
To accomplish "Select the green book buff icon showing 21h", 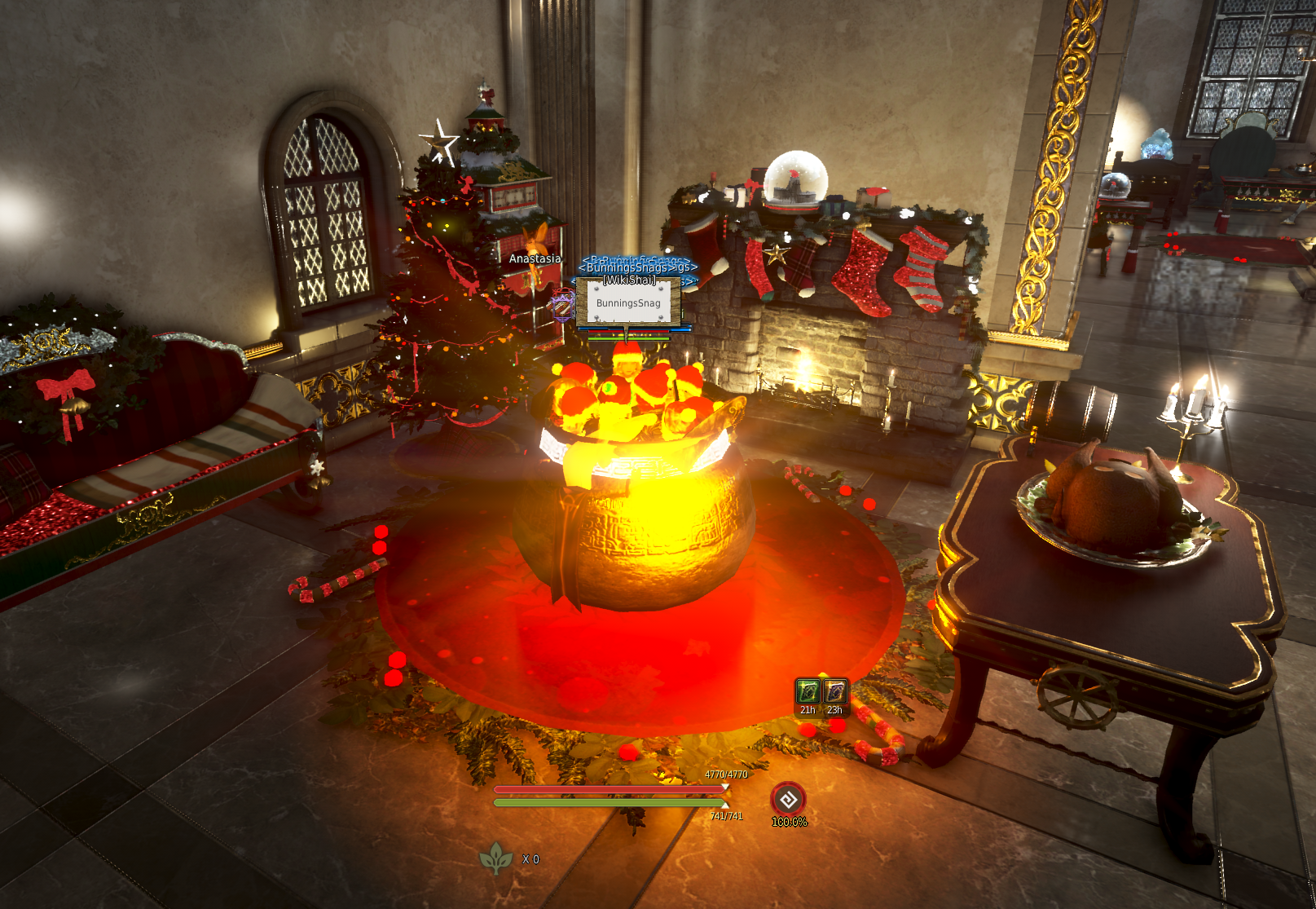I will click(x=808, y=691).
